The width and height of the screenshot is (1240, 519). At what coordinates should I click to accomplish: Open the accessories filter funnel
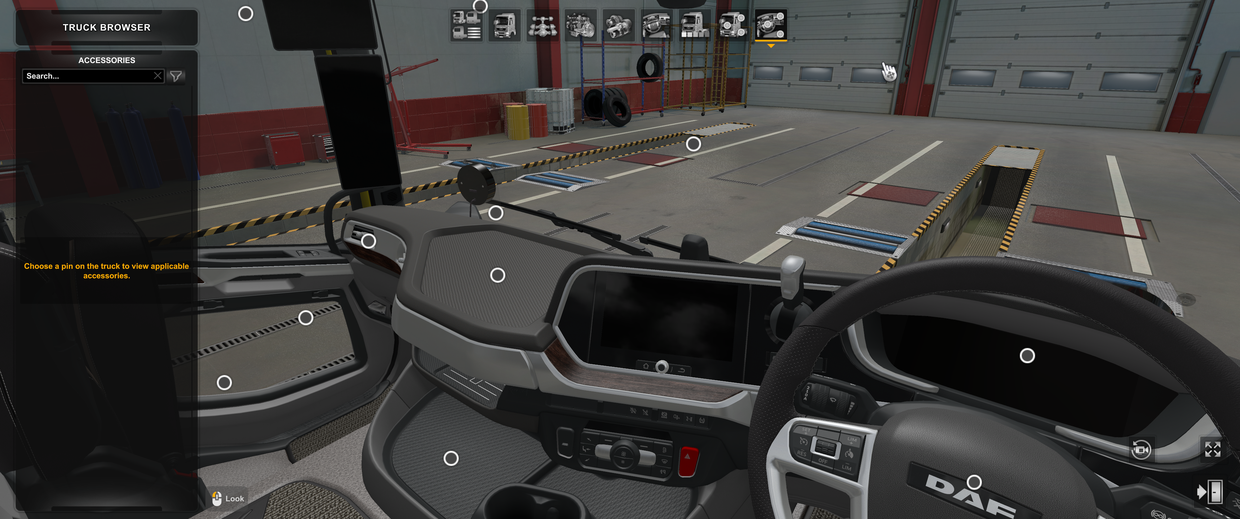tap(176, 76)
